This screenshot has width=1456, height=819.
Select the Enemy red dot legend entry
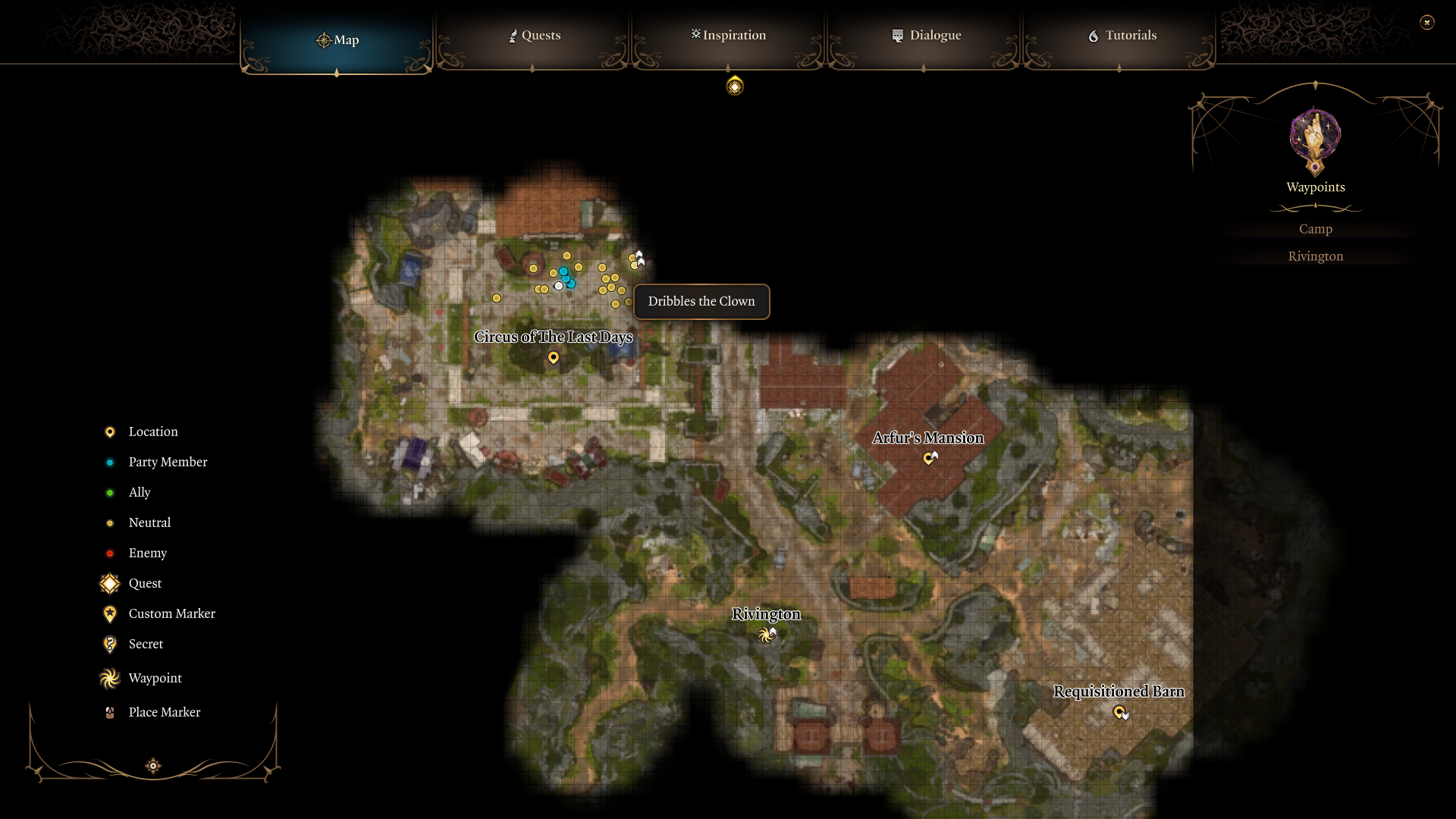(111, 553)
